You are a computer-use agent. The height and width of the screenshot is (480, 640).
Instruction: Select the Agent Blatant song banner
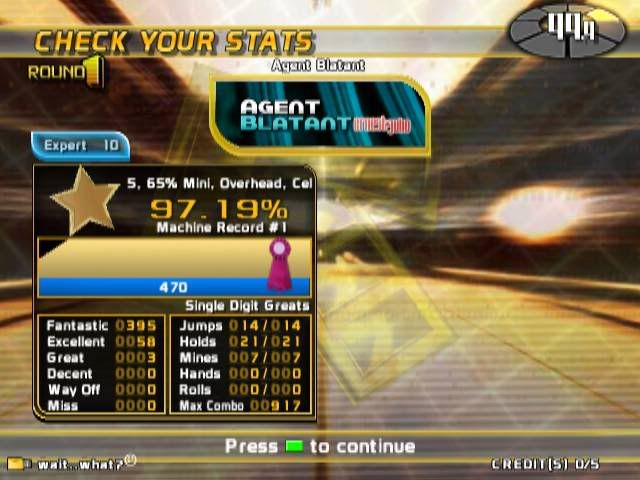pos(320,116)
